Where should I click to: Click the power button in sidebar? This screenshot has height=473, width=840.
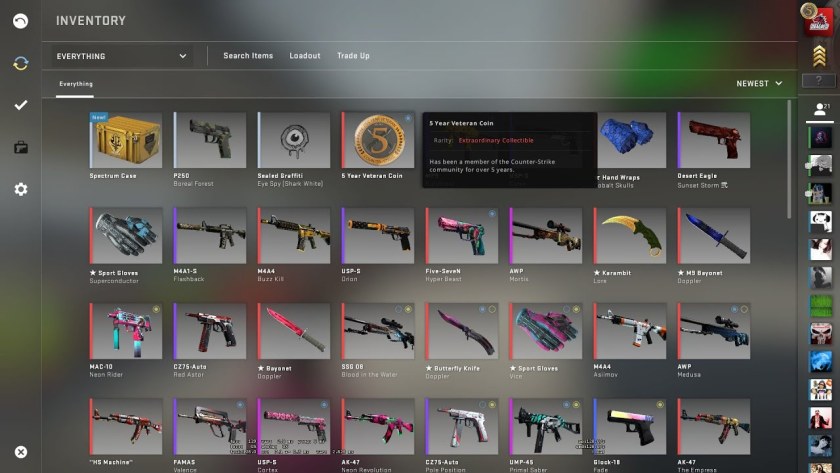pos(21,21)
